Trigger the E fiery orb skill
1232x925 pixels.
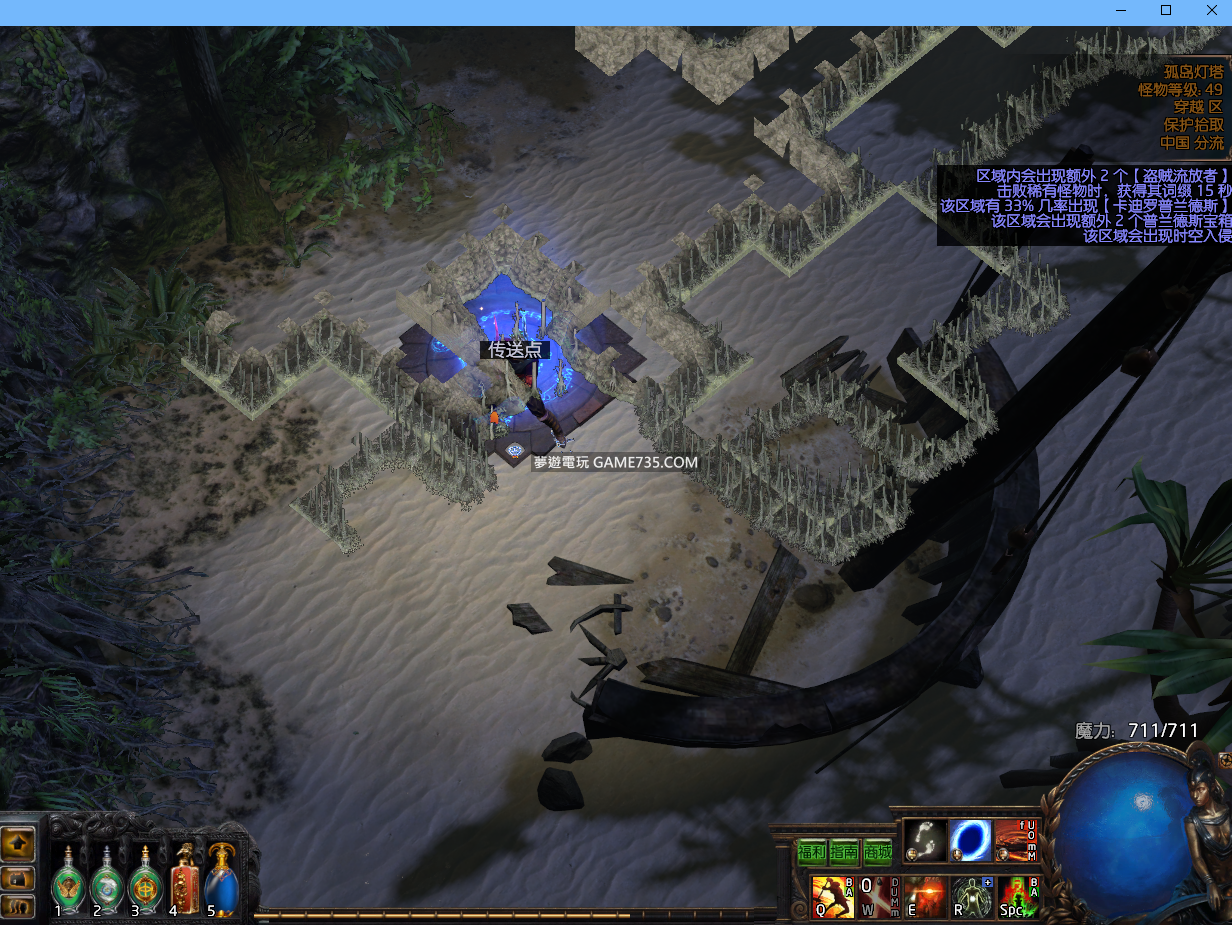click(925, 896)
